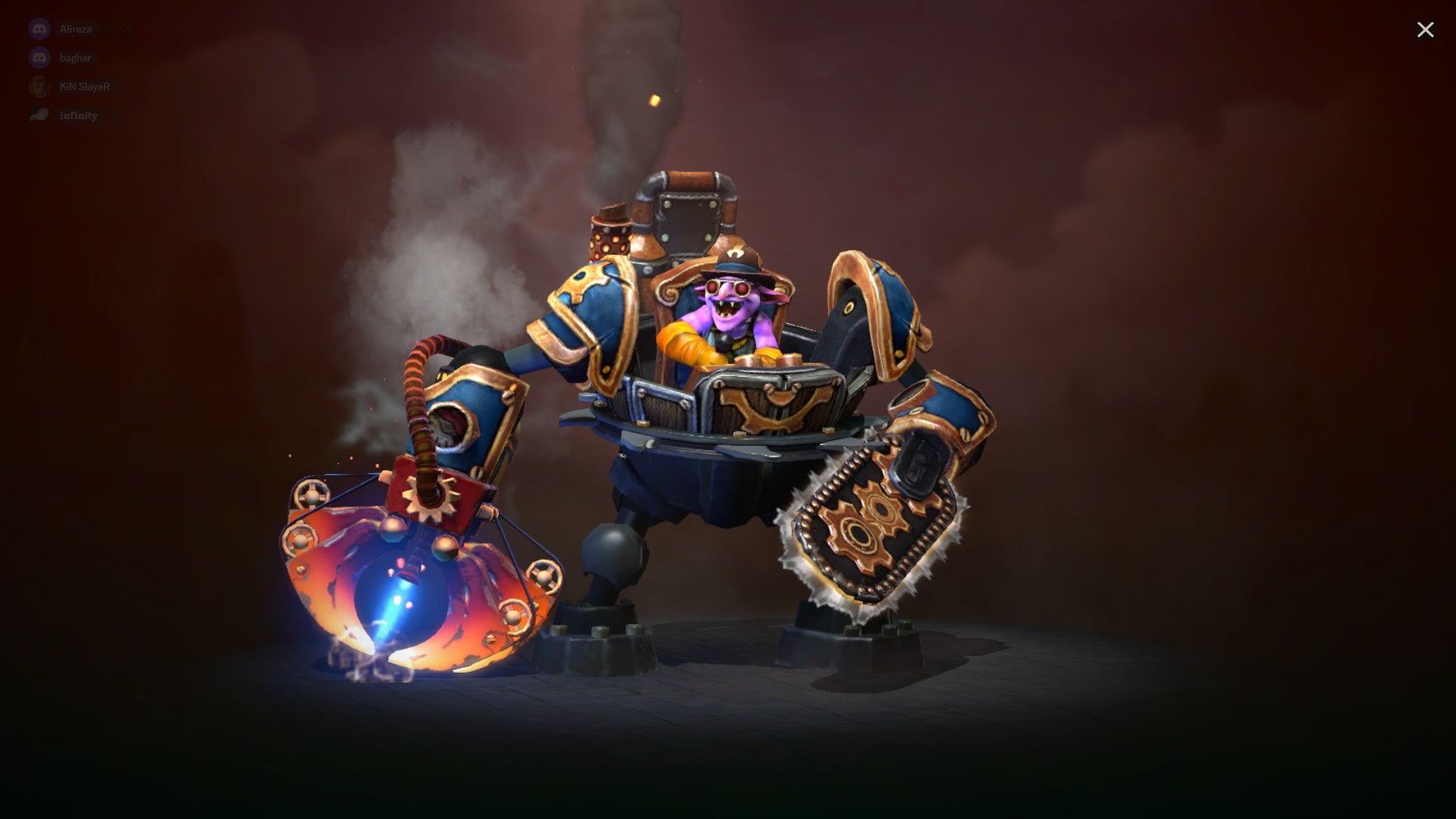Click the mute indicator next to infinity
Viewport: 1456px width, 819px height.
(x=115, y=115)
